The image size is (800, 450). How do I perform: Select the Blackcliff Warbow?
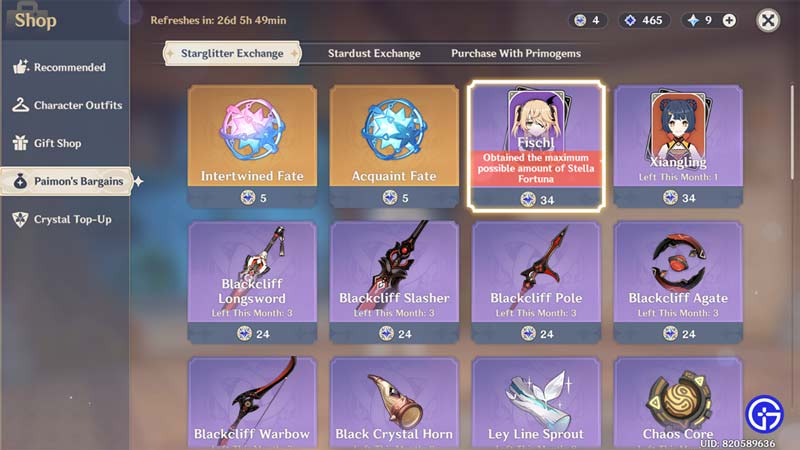tap(252, 403)
